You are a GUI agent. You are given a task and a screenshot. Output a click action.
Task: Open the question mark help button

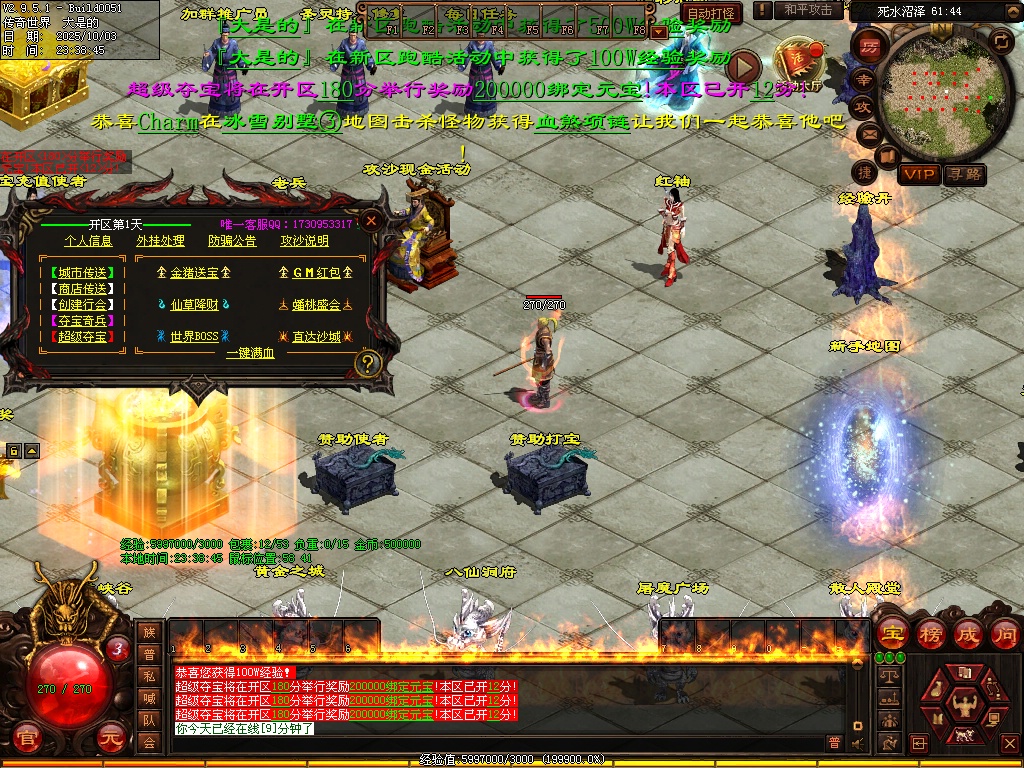(x=369, y=362)
